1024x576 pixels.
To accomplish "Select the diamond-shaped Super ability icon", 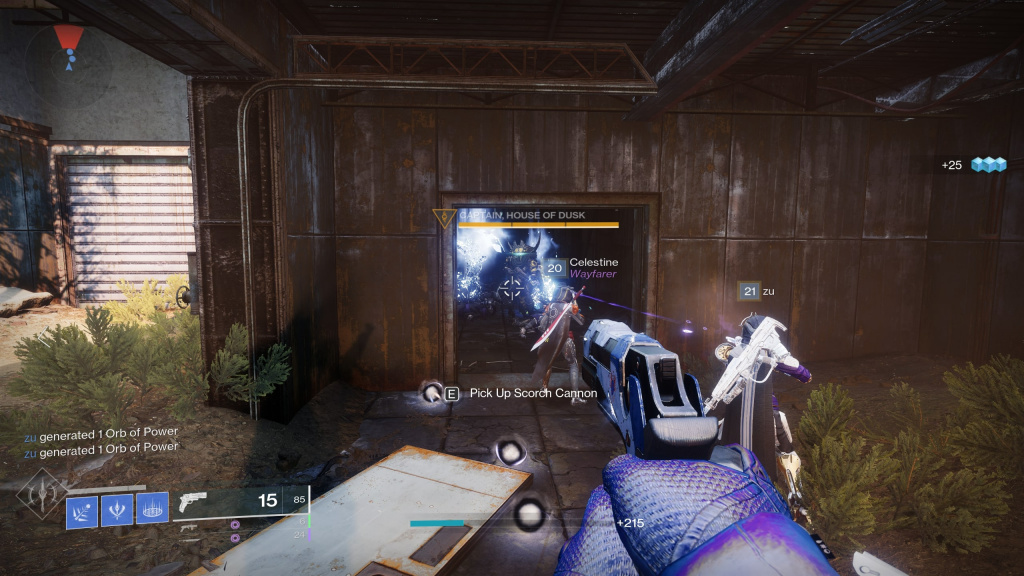I will [x=41, y=493].
